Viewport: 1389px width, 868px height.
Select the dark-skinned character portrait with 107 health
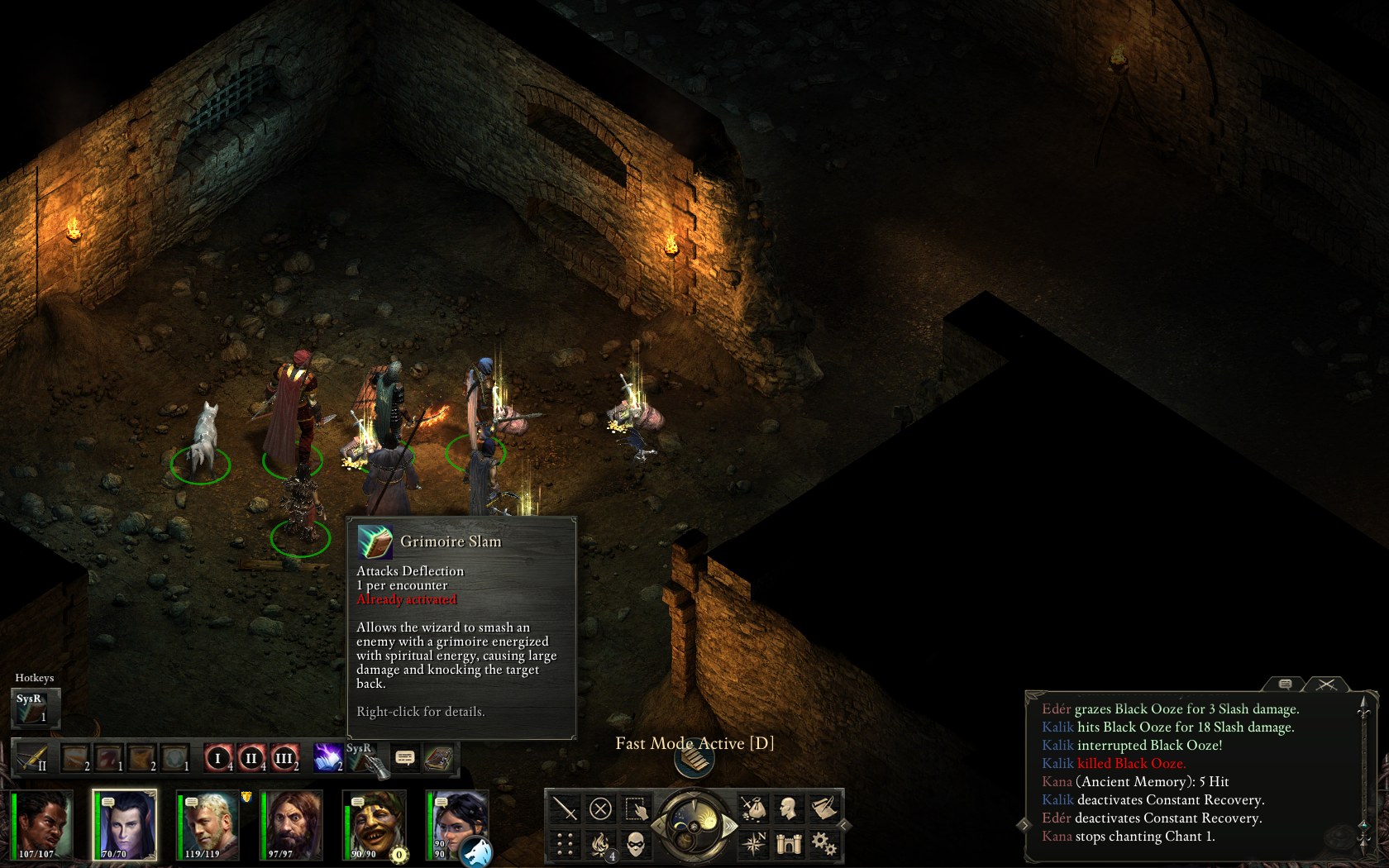click(42, 825)
